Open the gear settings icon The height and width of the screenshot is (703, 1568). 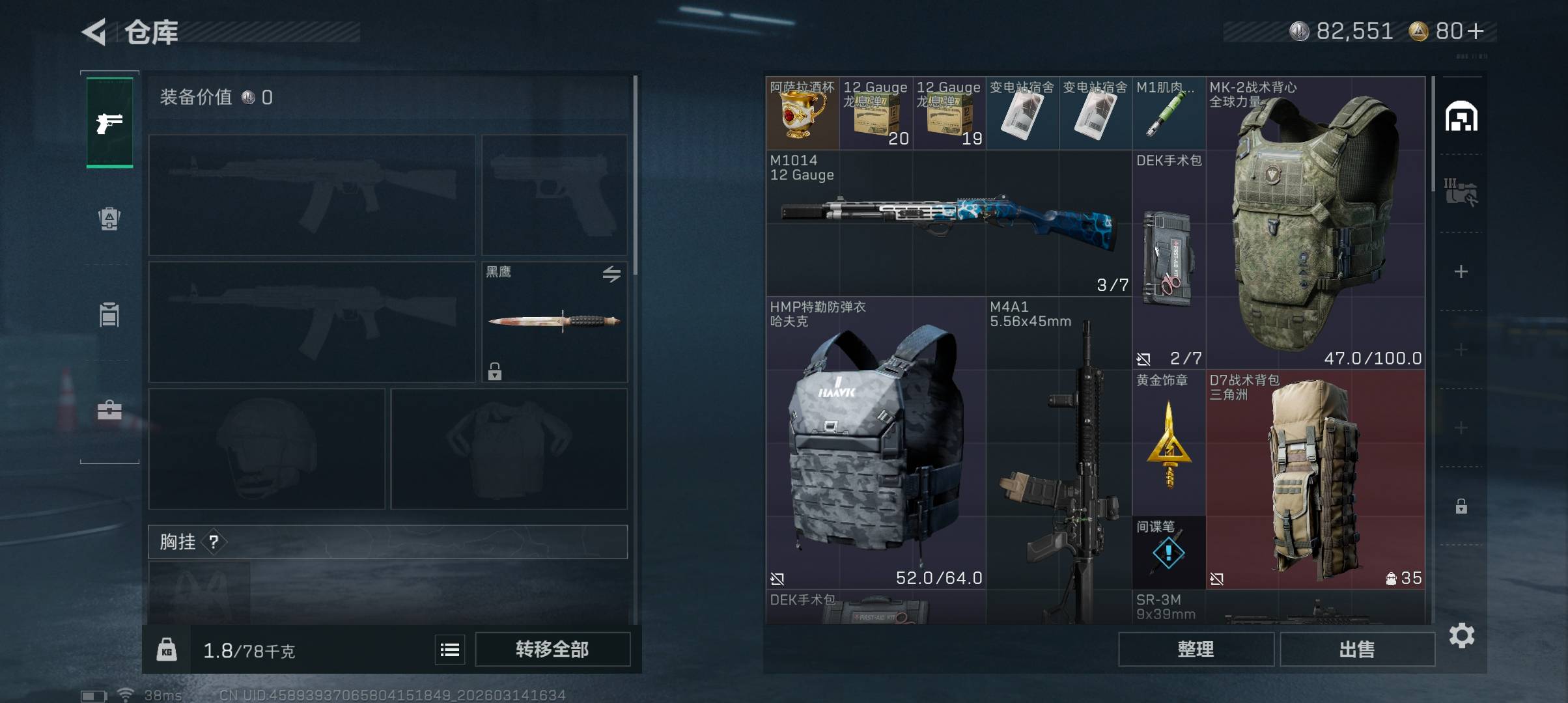coord(1462,635)
